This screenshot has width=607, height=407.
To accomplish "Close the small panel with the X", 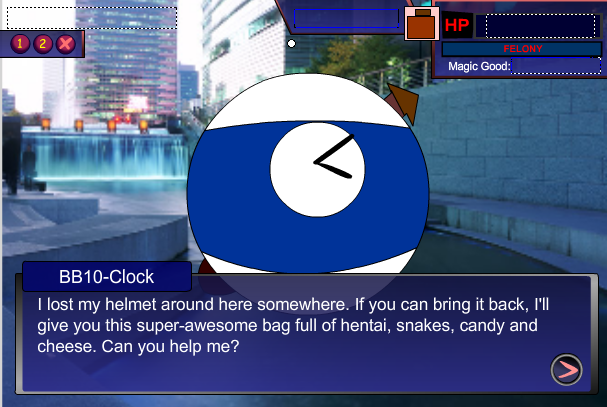I will [66, 43].
